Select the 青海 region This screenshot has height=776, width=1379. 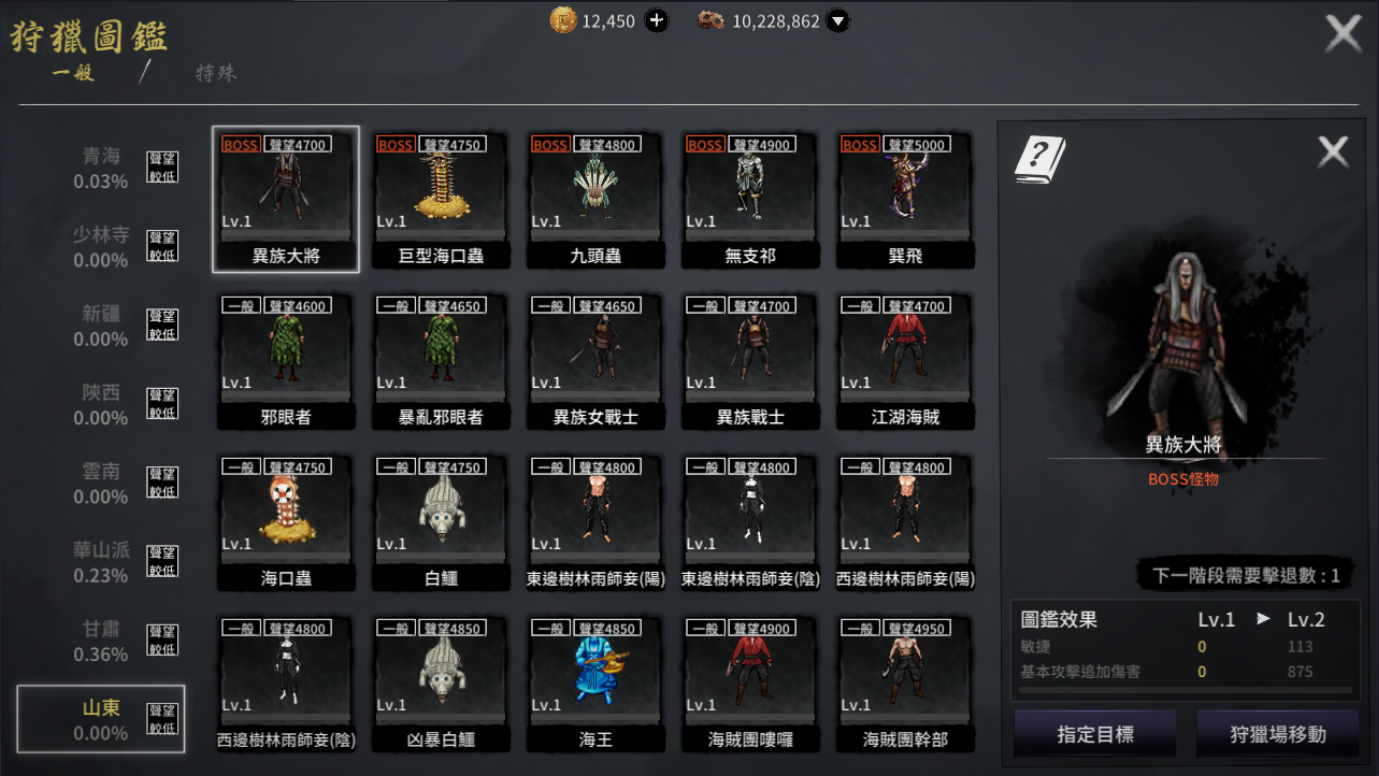coord(102,168)
